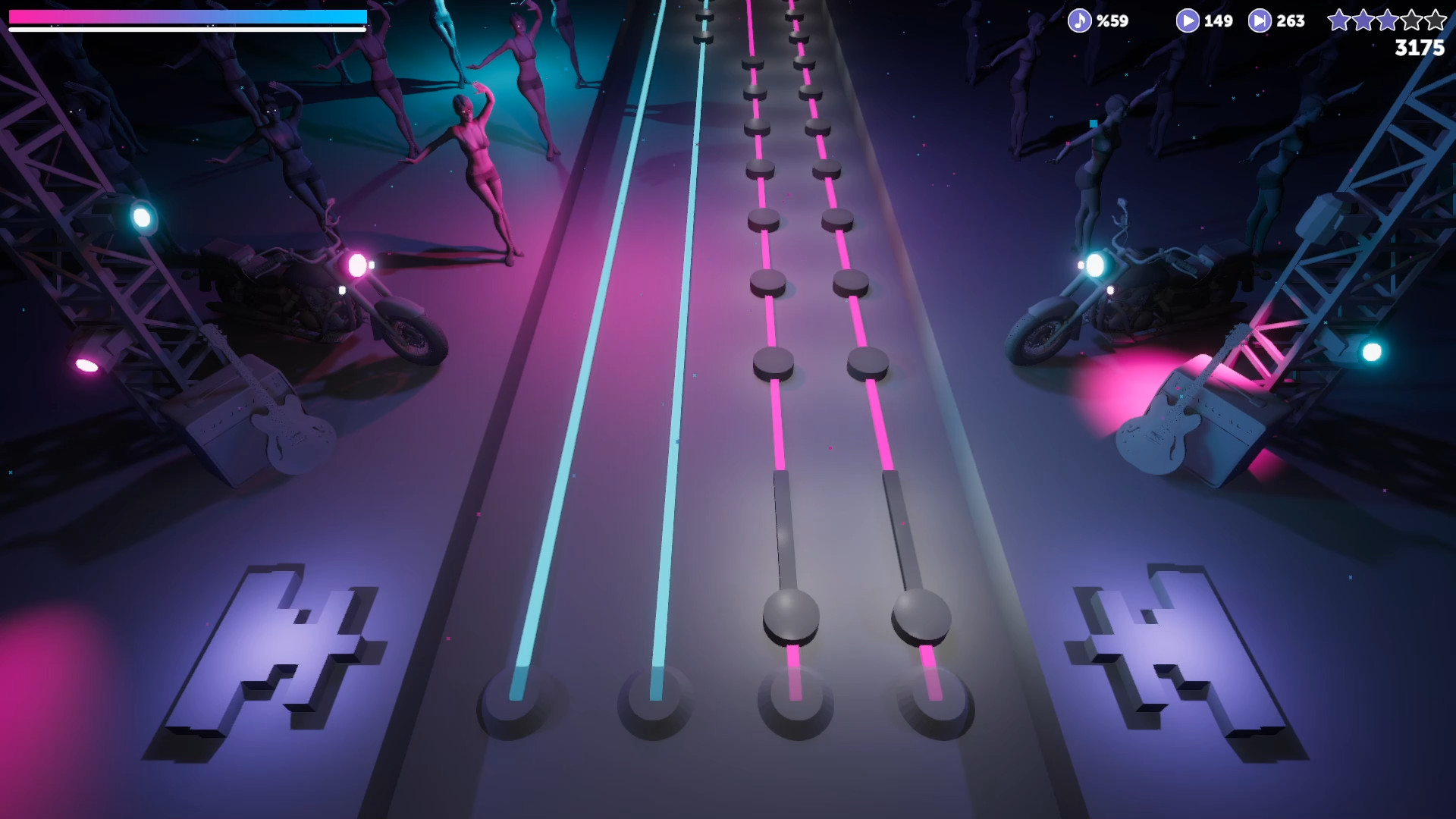This screenshot has height=819, width=1456.
Task: Click the music note percentage icon
Action: 1080,20
